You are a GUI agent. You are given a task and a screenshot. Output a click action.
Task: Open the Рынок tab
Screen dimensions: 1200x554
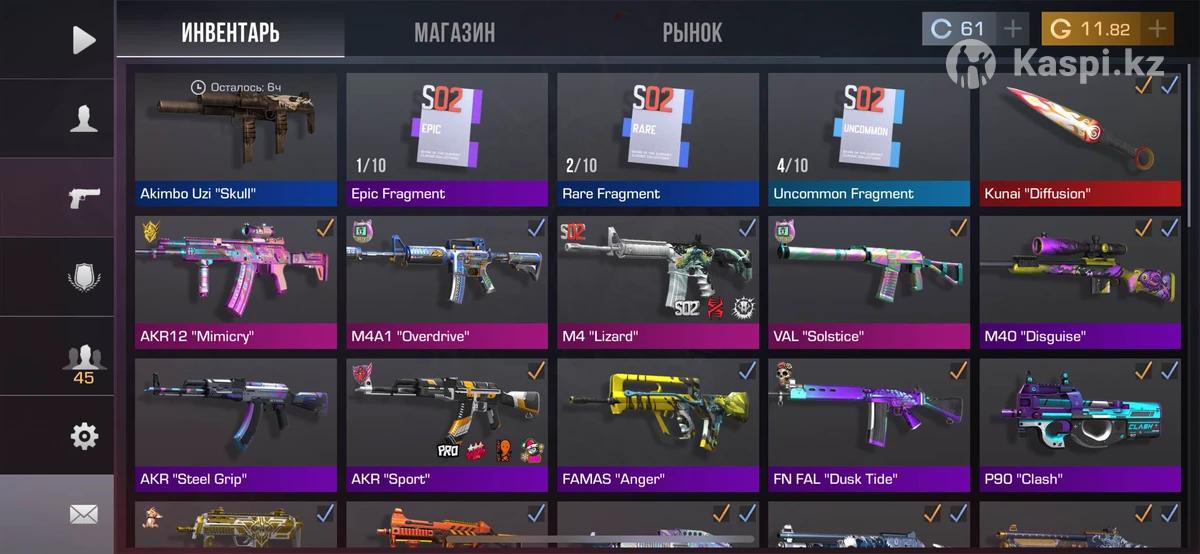tap(692, 32)
